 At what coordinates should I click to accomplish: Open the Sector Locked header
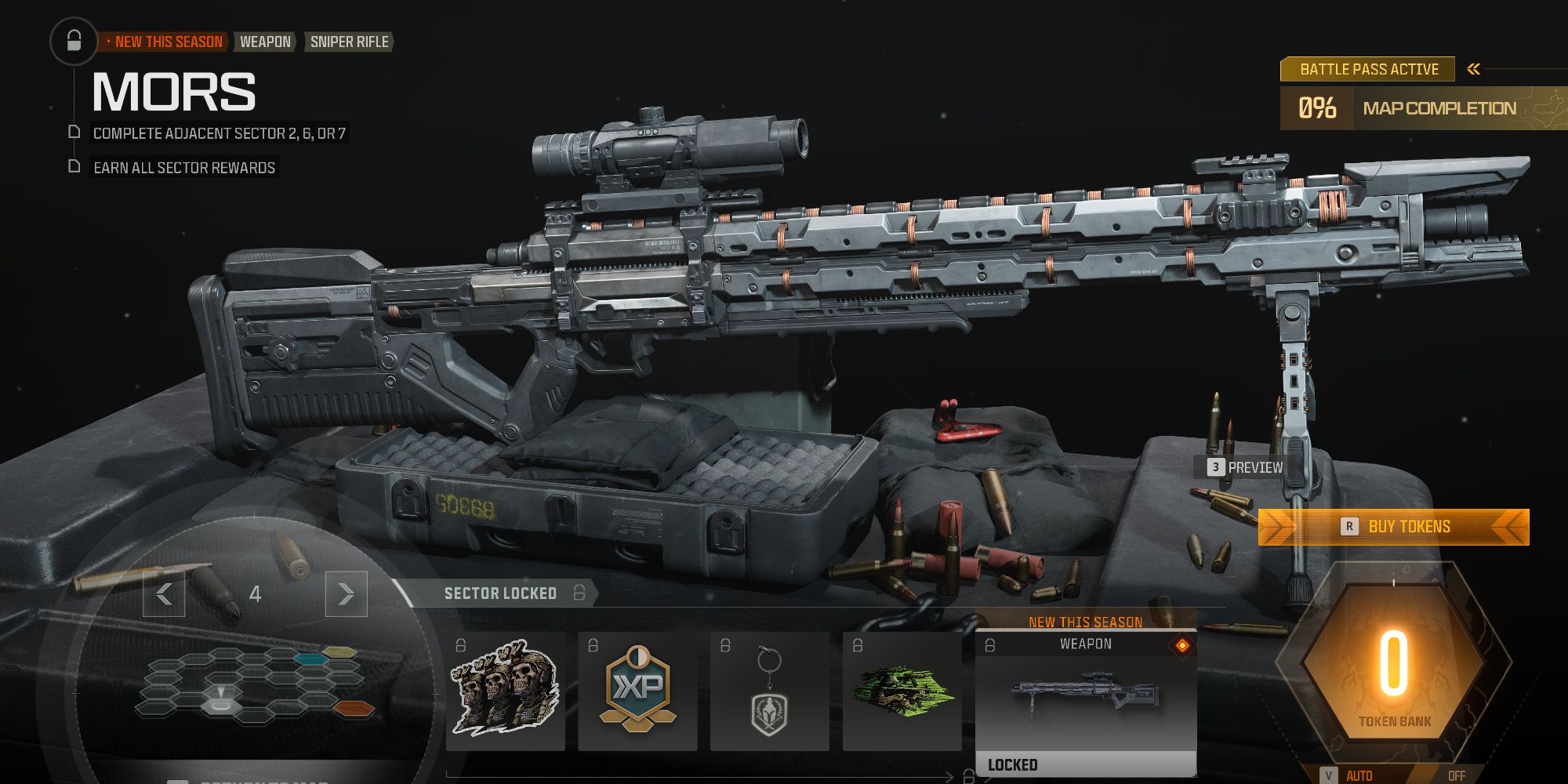pyautogui.click(x=499, y=593)
